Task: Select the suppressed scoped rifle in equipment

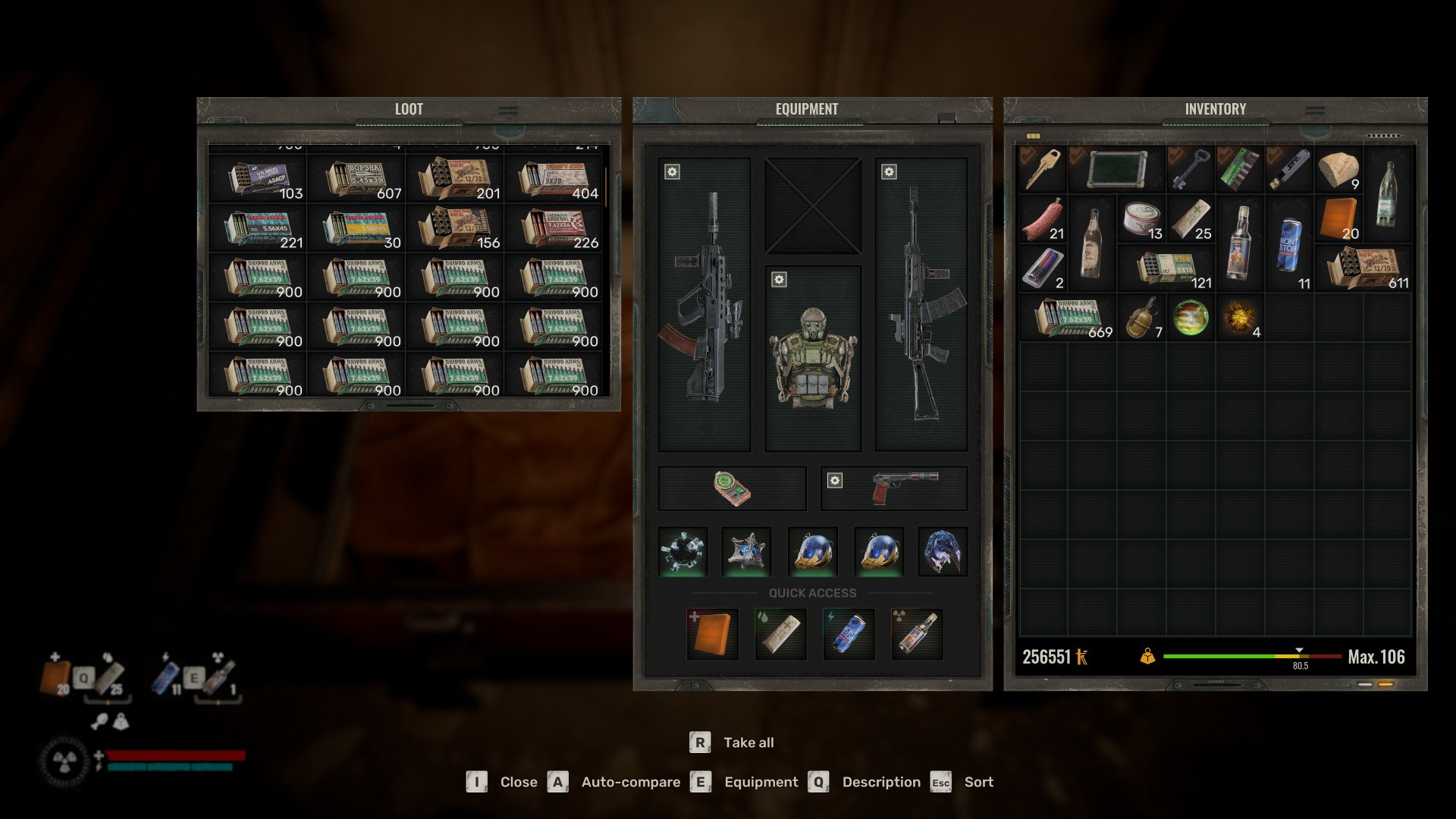Action: (x=704, y=303)
